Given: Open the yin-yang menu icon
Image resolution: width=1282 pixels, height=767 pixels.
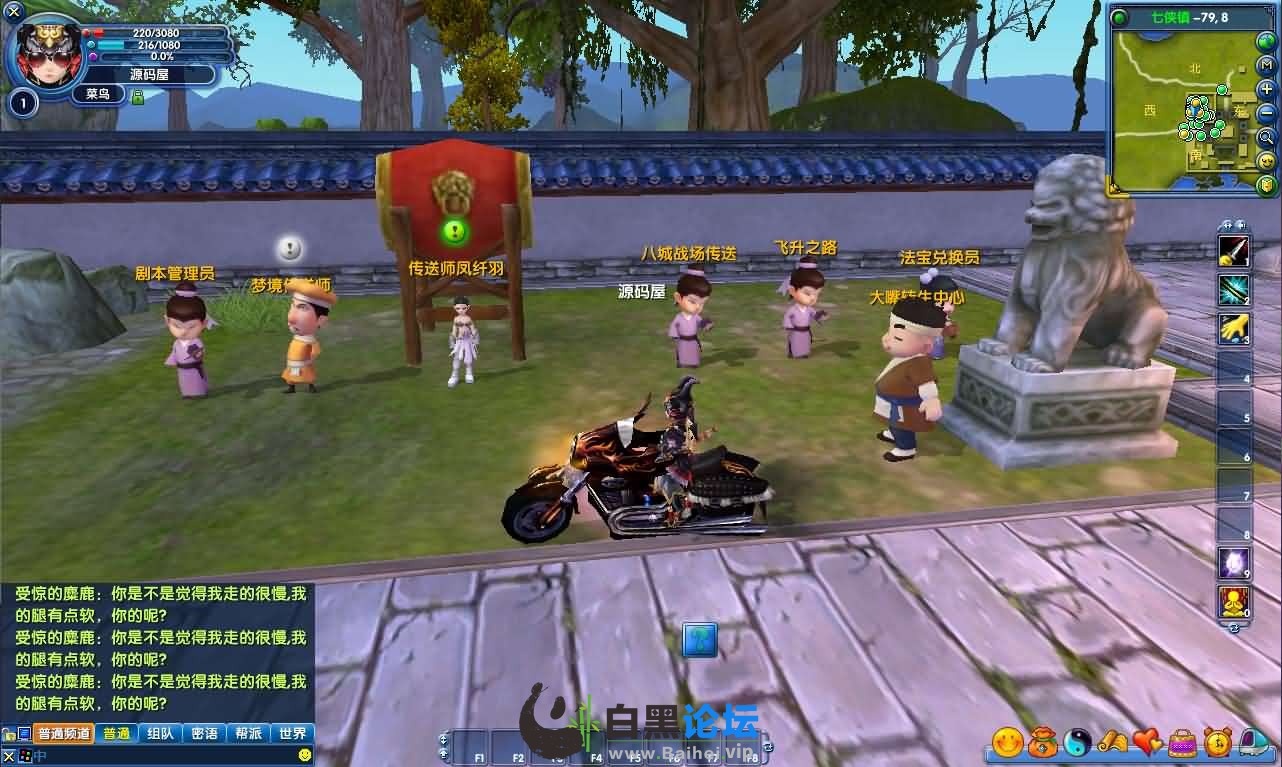Looking at the screenshot, I should (1078, 742).
